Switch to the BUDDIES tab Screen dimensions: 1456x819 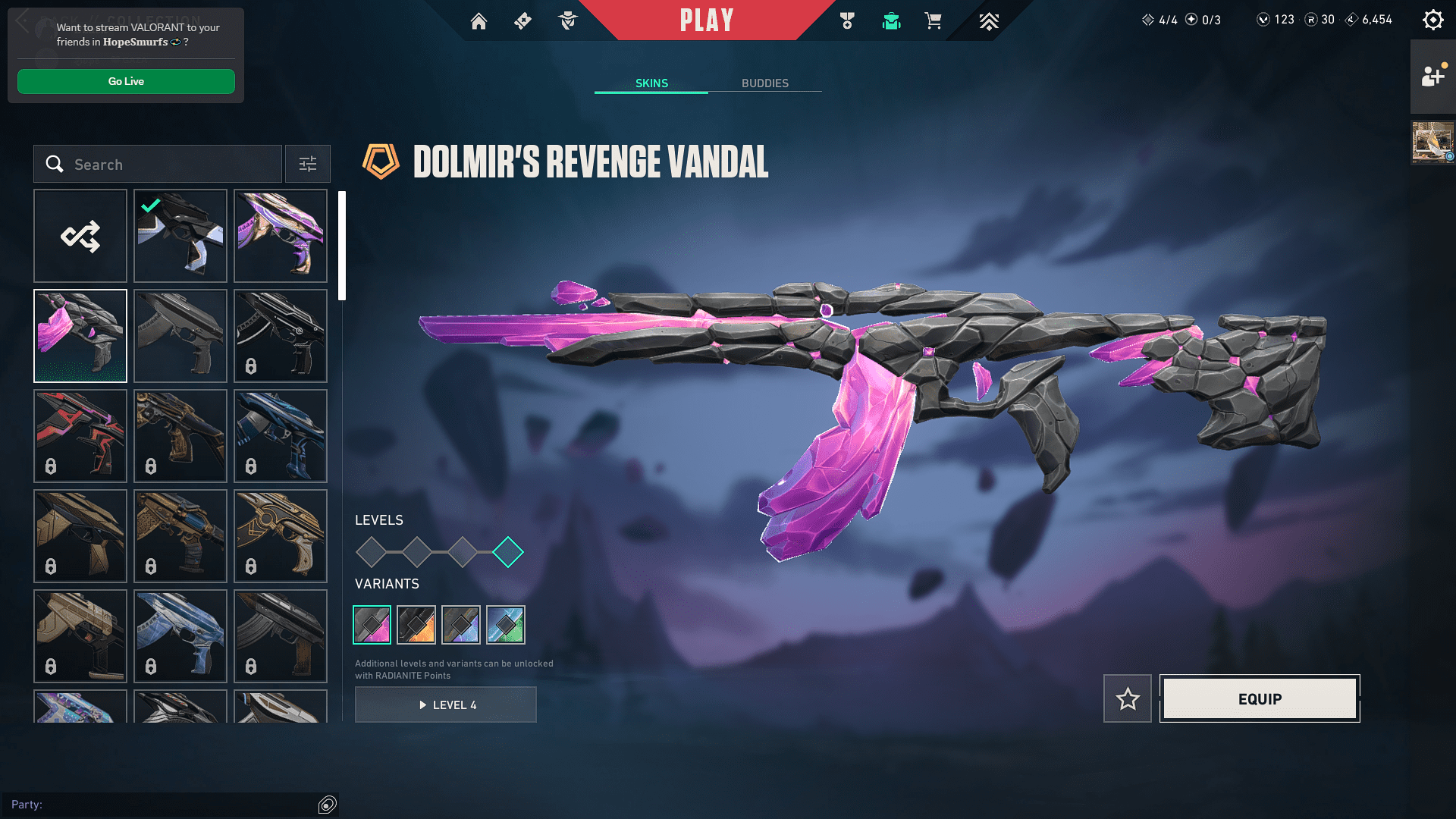[764, 83]
